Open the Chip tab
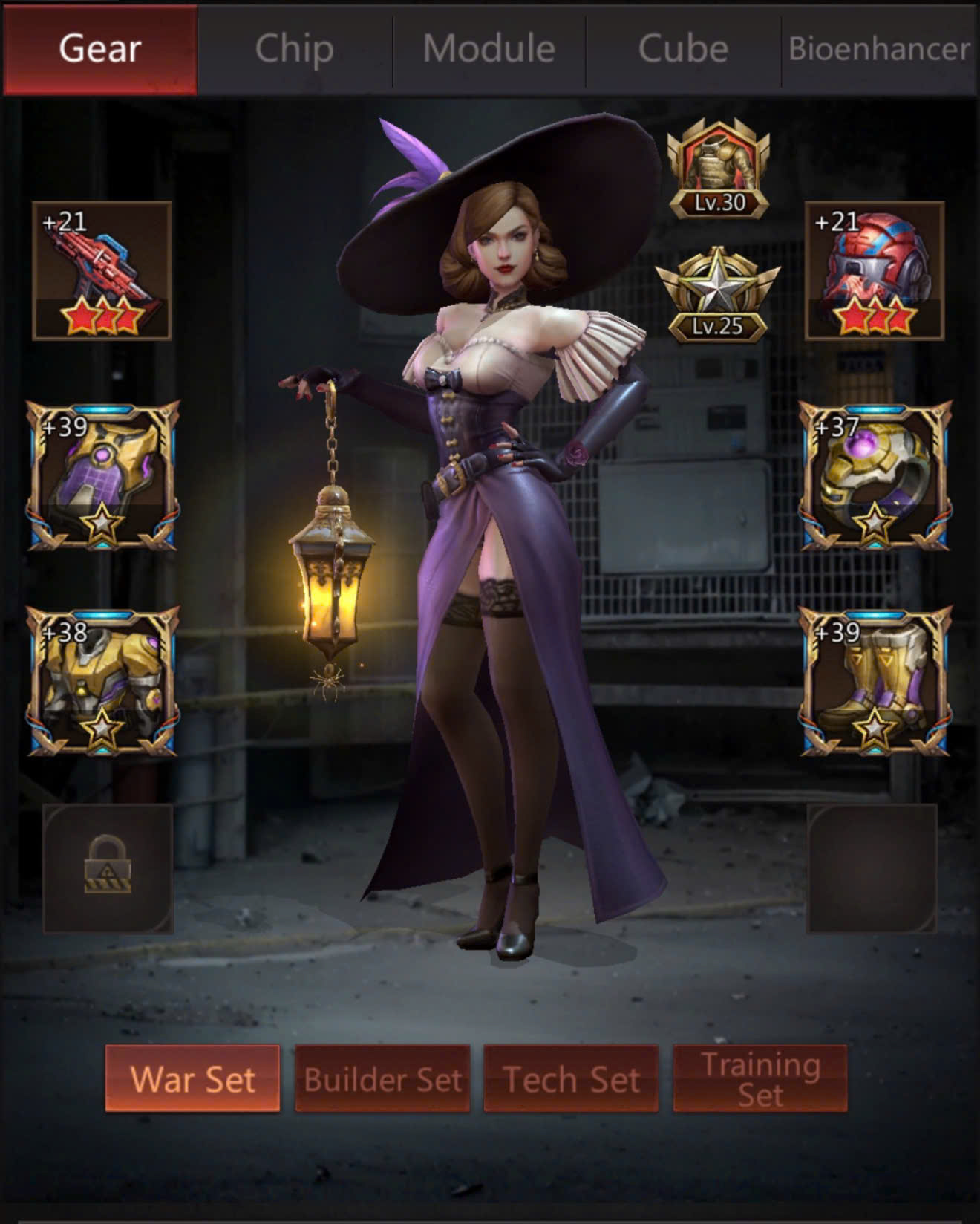The height and width of the screenshot is (1224, 980). (x=294, y=49)
